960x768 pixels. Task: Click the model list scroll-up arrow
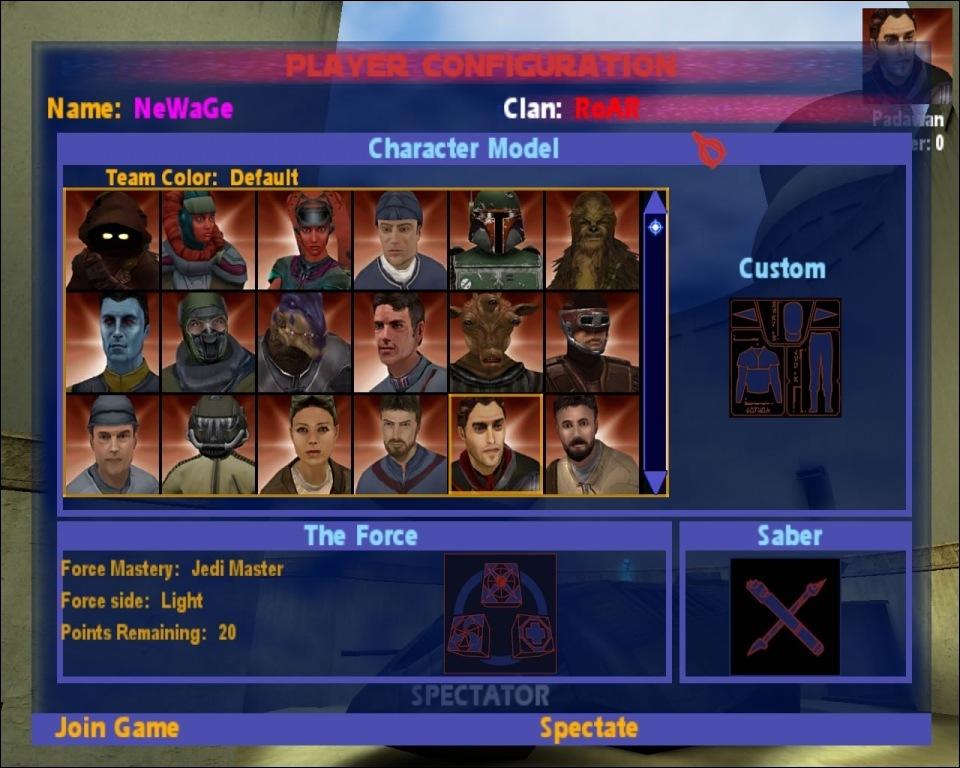click(x=655, y=202)
